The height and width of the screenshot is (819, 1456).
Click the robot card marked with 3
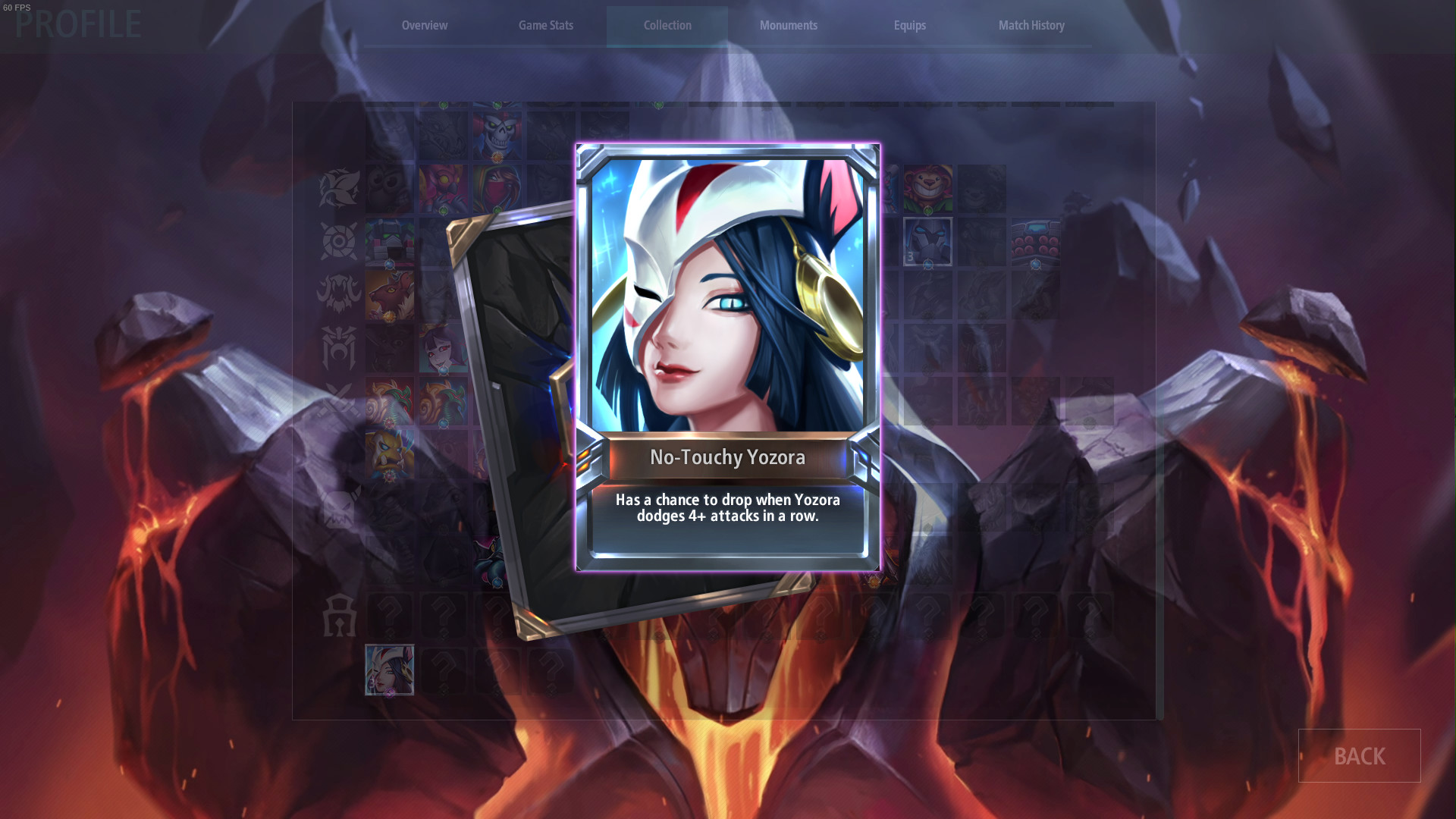click(928, 241)
